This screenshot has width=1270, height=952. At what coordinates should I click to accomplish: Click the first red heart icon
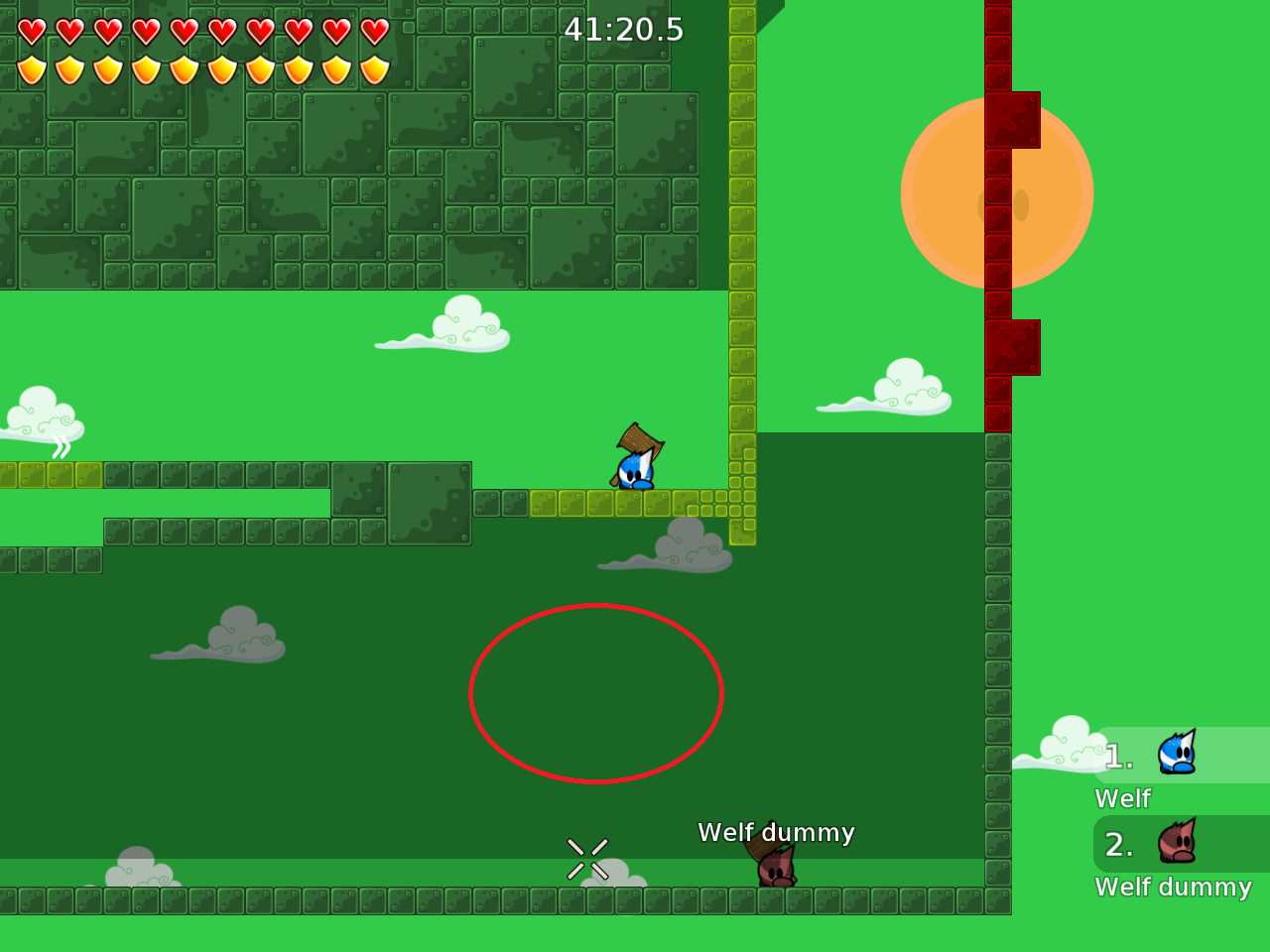[x=33, y=31]
